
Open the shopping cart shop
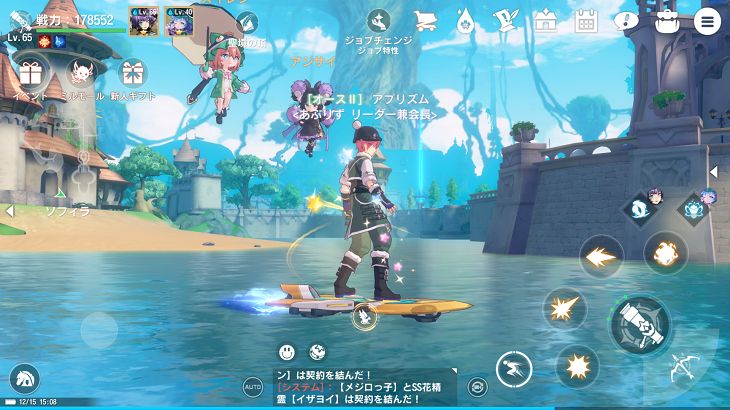(424, 21)
